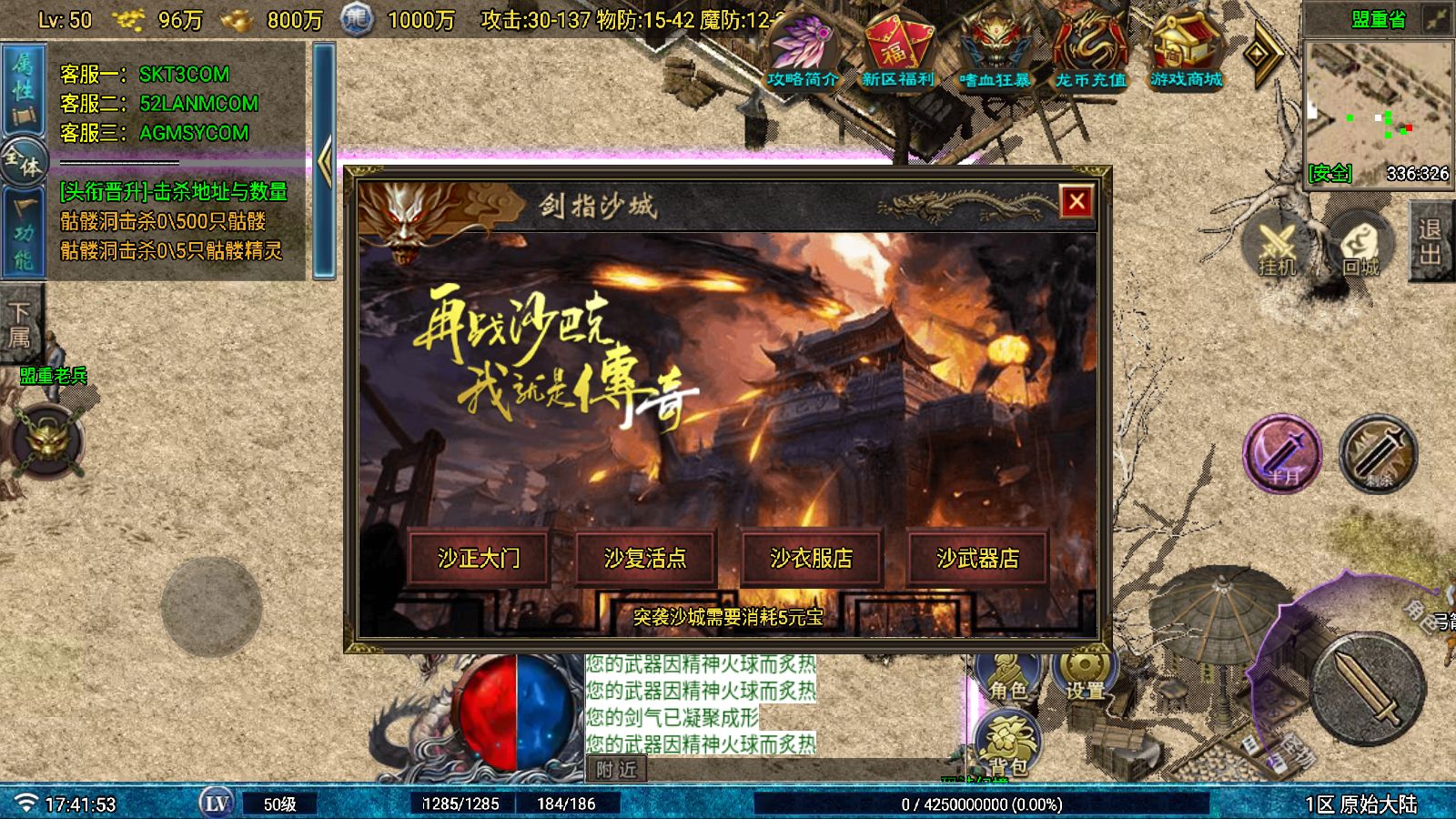Select the purple sword skill icon

(x=1285, y=457)
